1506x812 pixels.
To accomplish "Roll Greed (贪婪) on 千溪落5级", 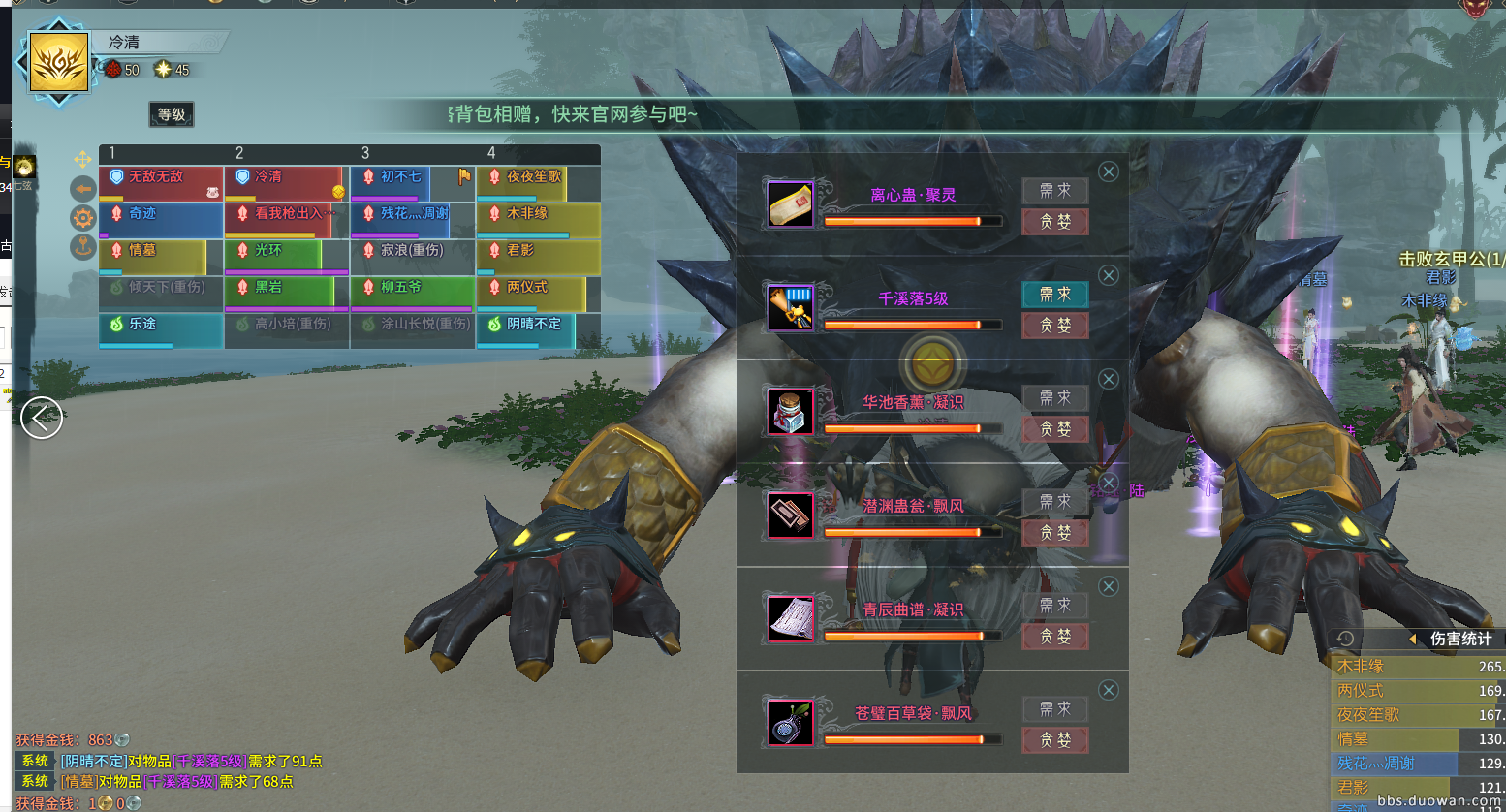I will (1054, 326).
